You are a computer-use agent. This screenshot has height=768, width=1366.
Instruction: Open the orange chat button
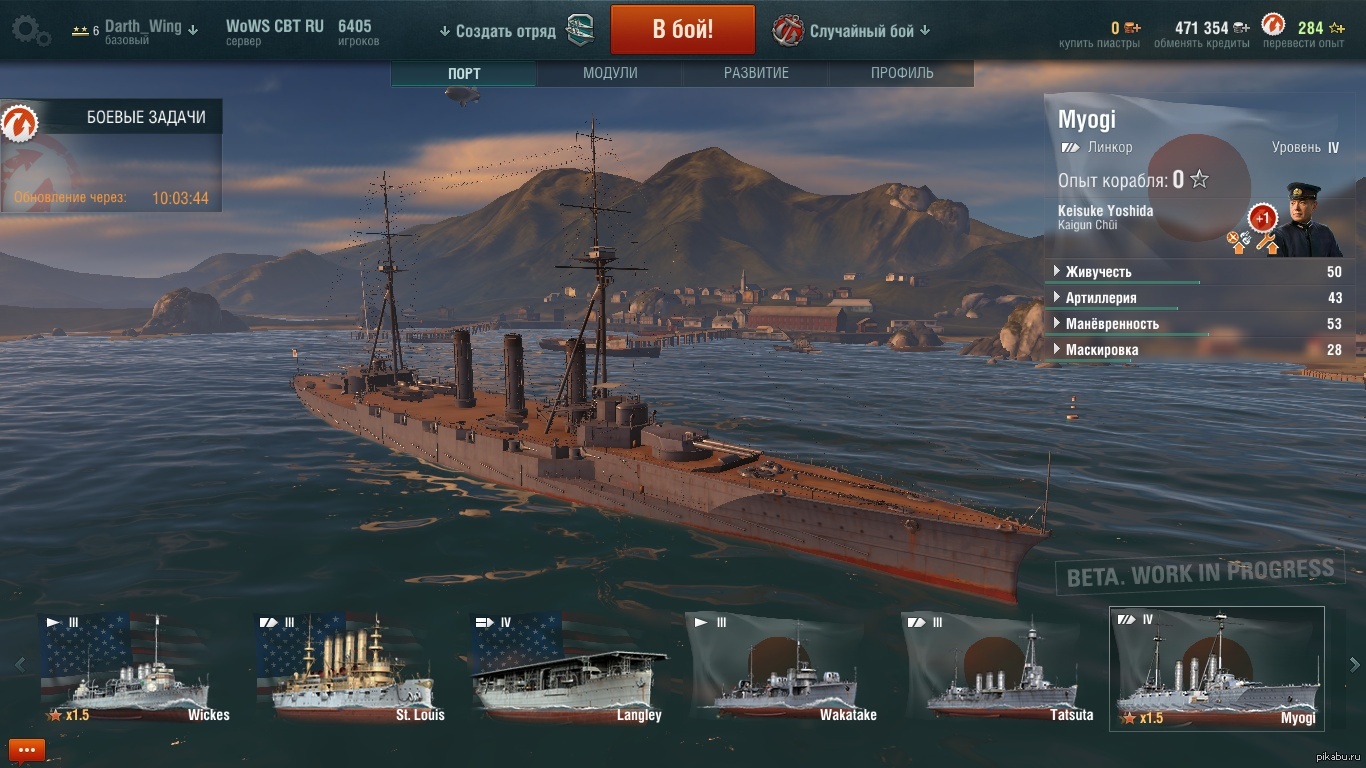(x=27, y=749)
